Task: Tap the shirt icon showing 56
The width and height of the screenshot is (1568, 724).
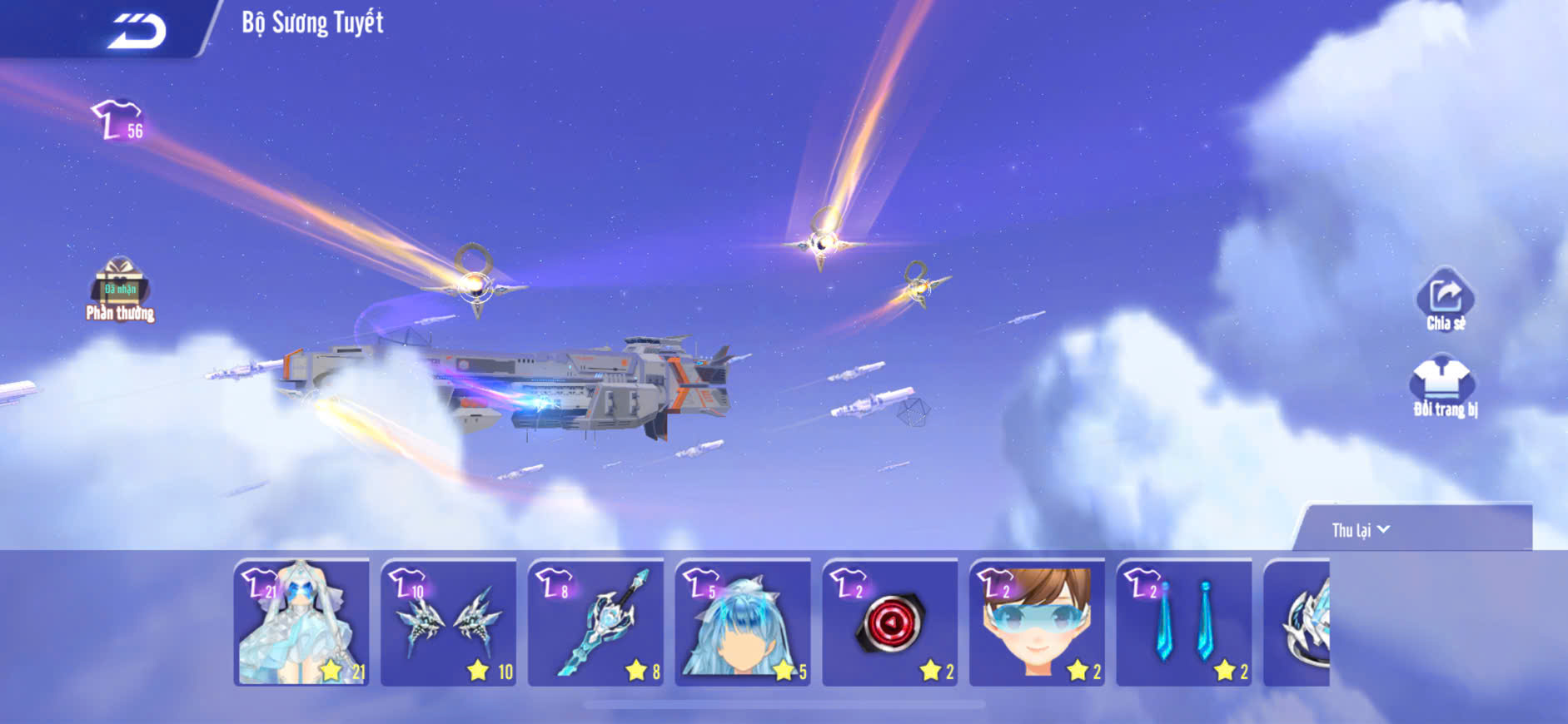Action: coord(119,121)
